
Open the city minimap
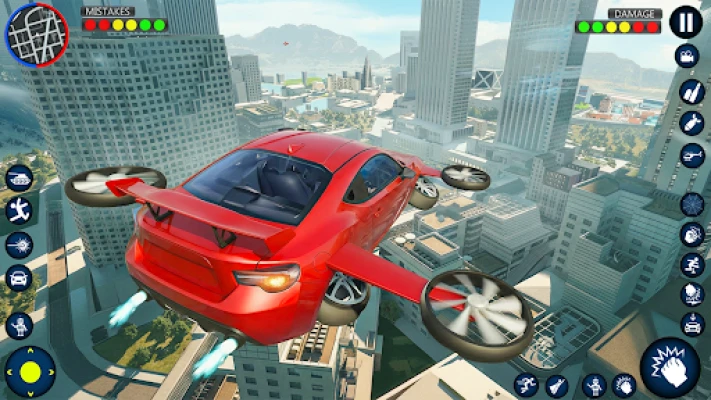(x=37, y=34)
